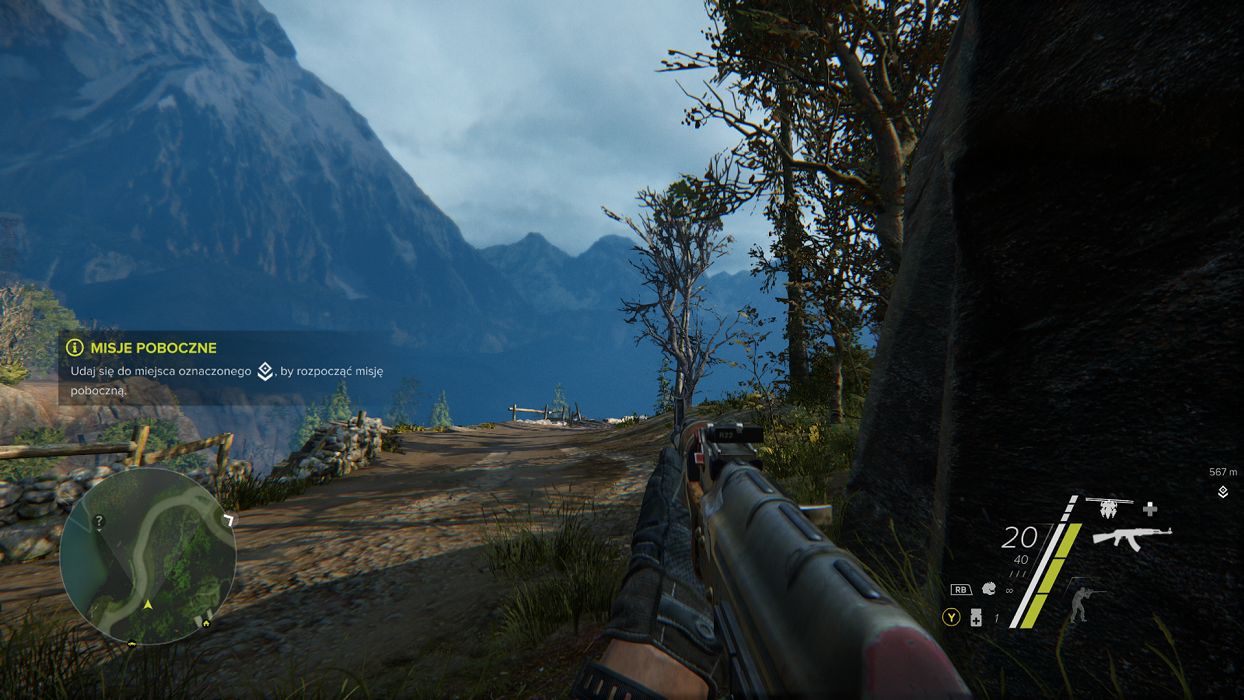Click the soldier stance indicator
The width and height of the screenshot is (1244, 700).
[x=1079, y=601]
